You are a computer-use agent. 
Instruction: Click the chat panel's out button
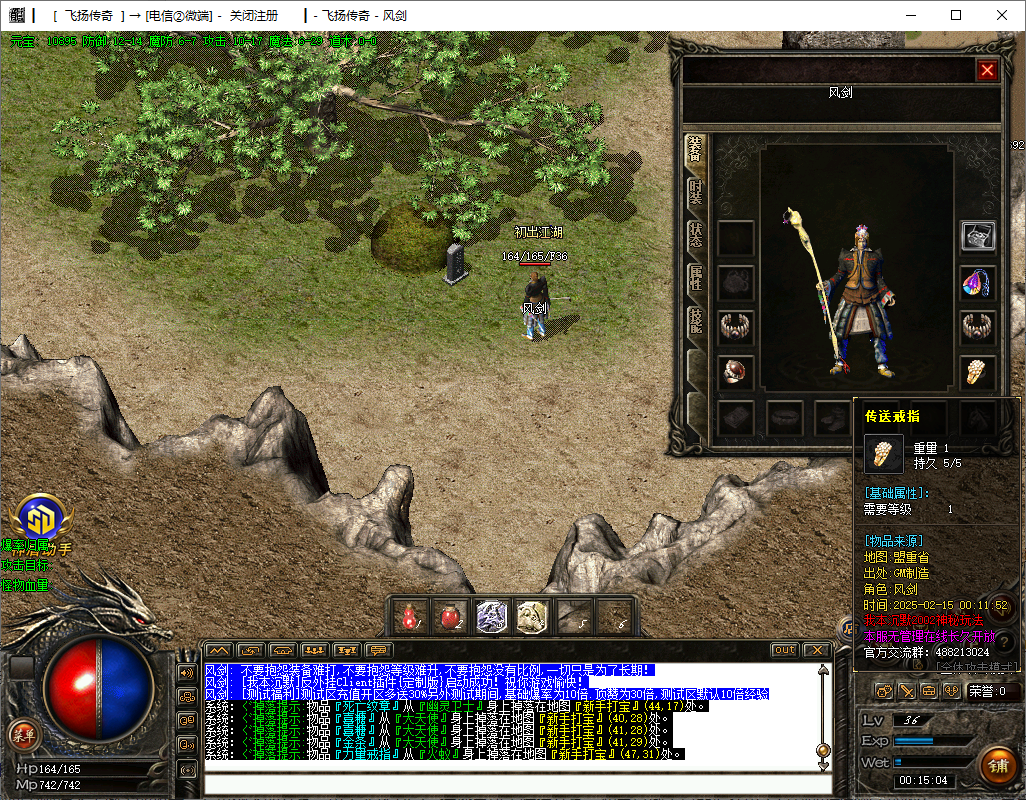coord(785,650)
